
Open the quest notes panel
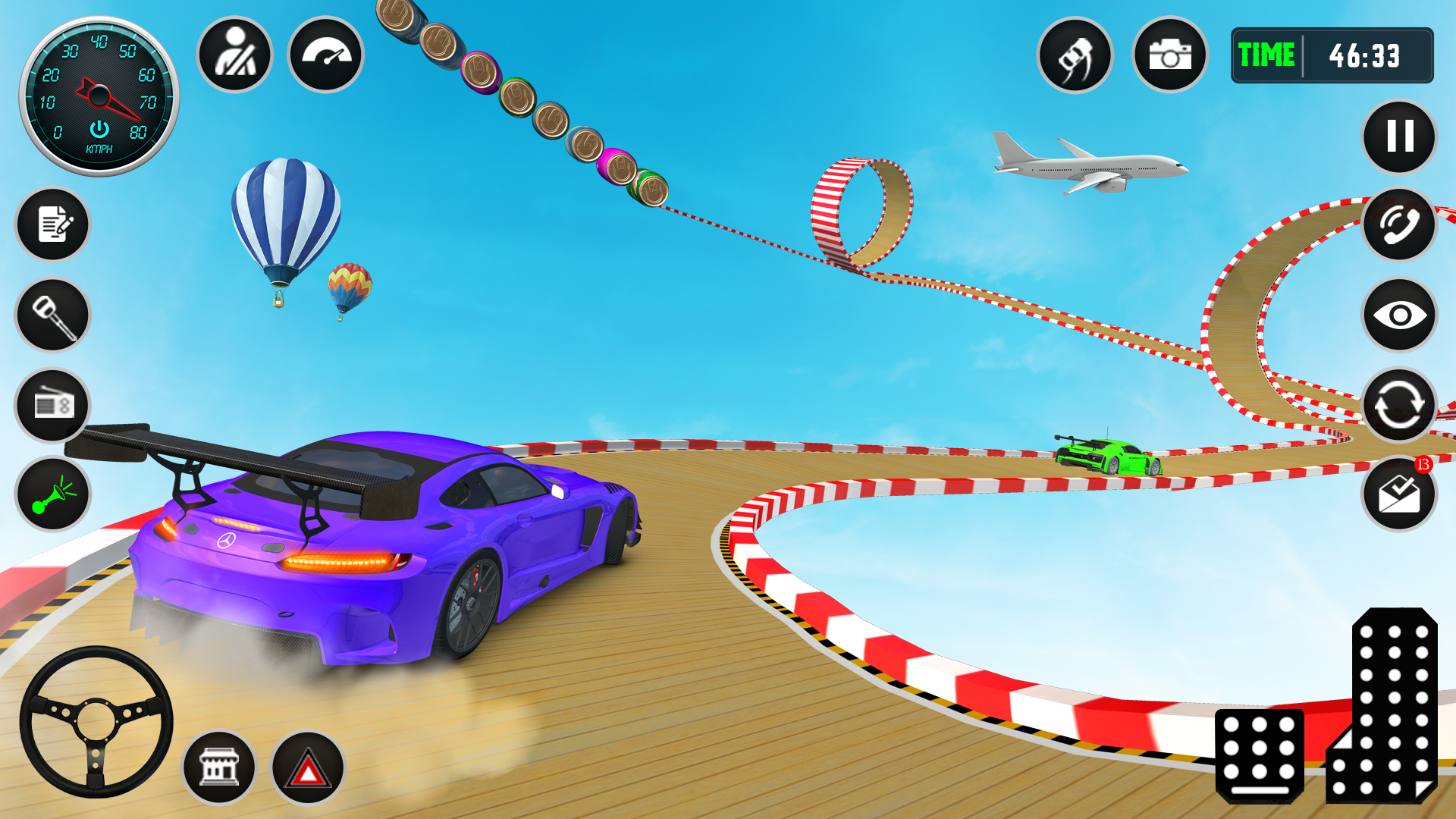52,225
